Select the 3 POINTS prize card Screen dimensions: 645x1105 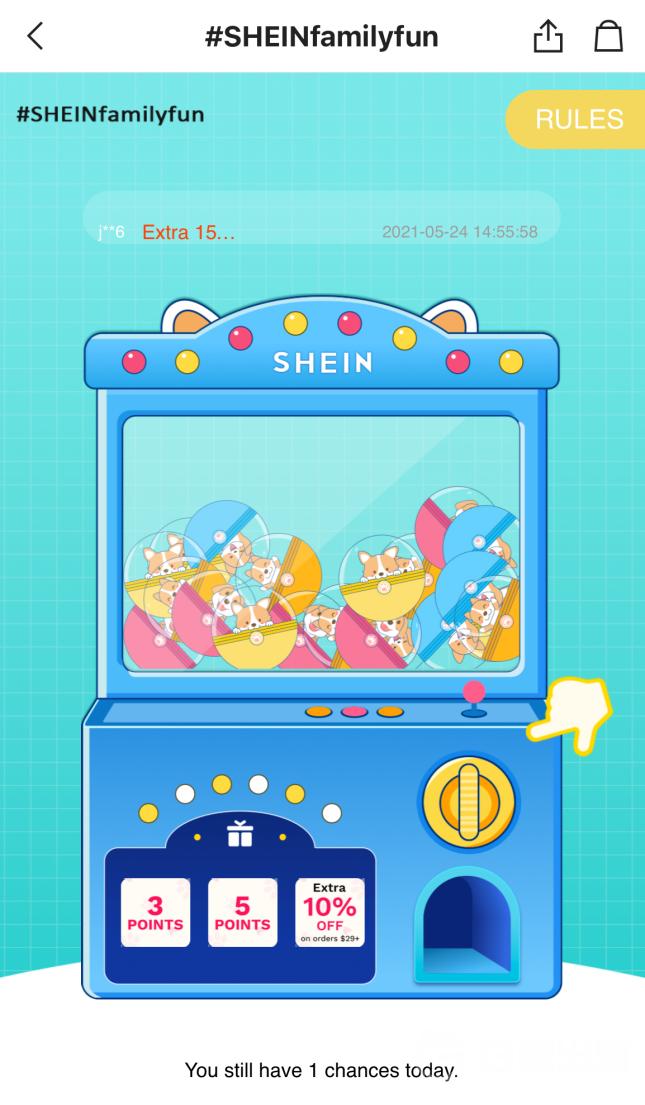[155, 912]
